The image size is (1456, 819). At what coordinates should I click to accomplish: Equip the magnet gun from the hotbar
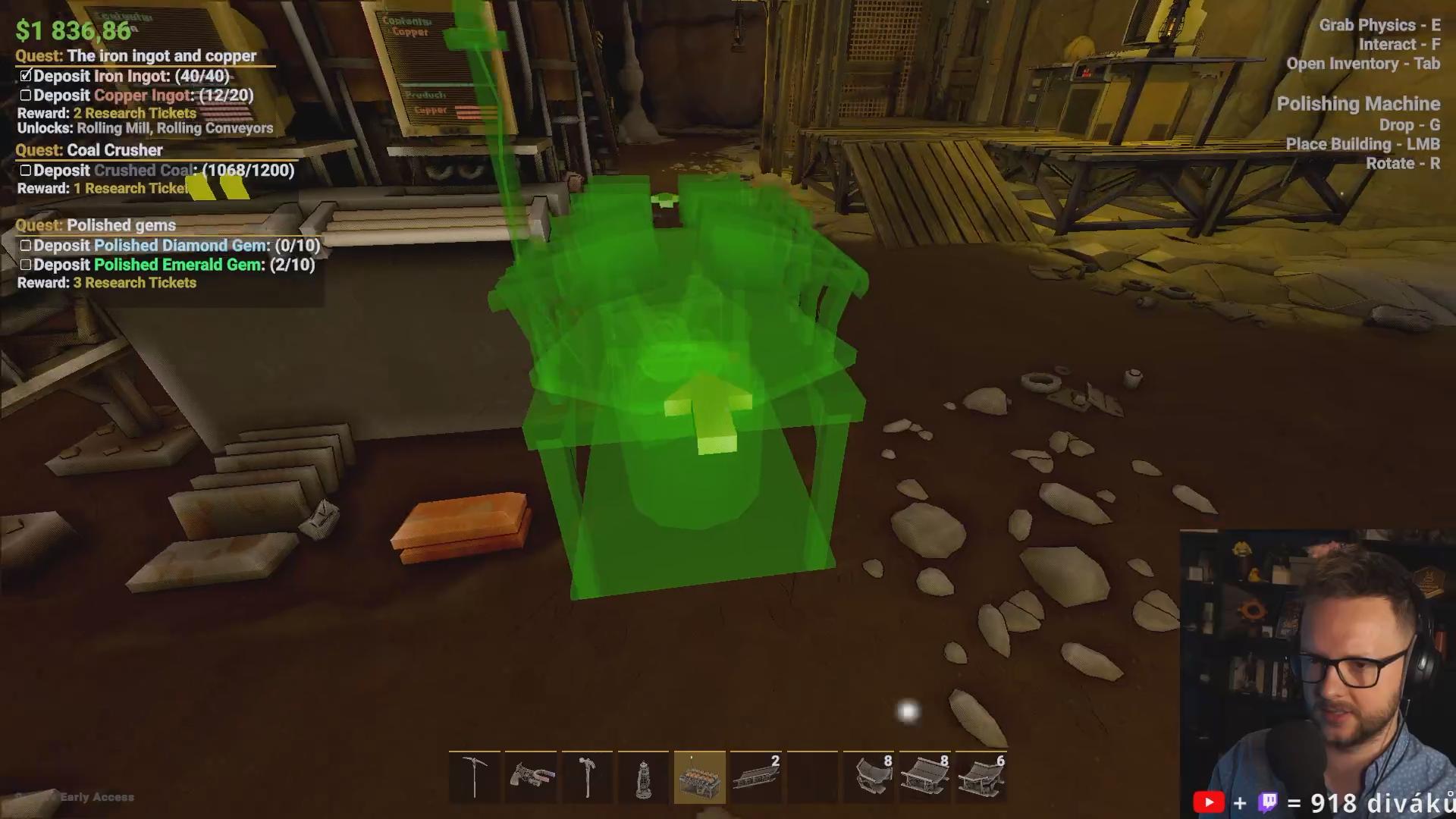(531, 777)
